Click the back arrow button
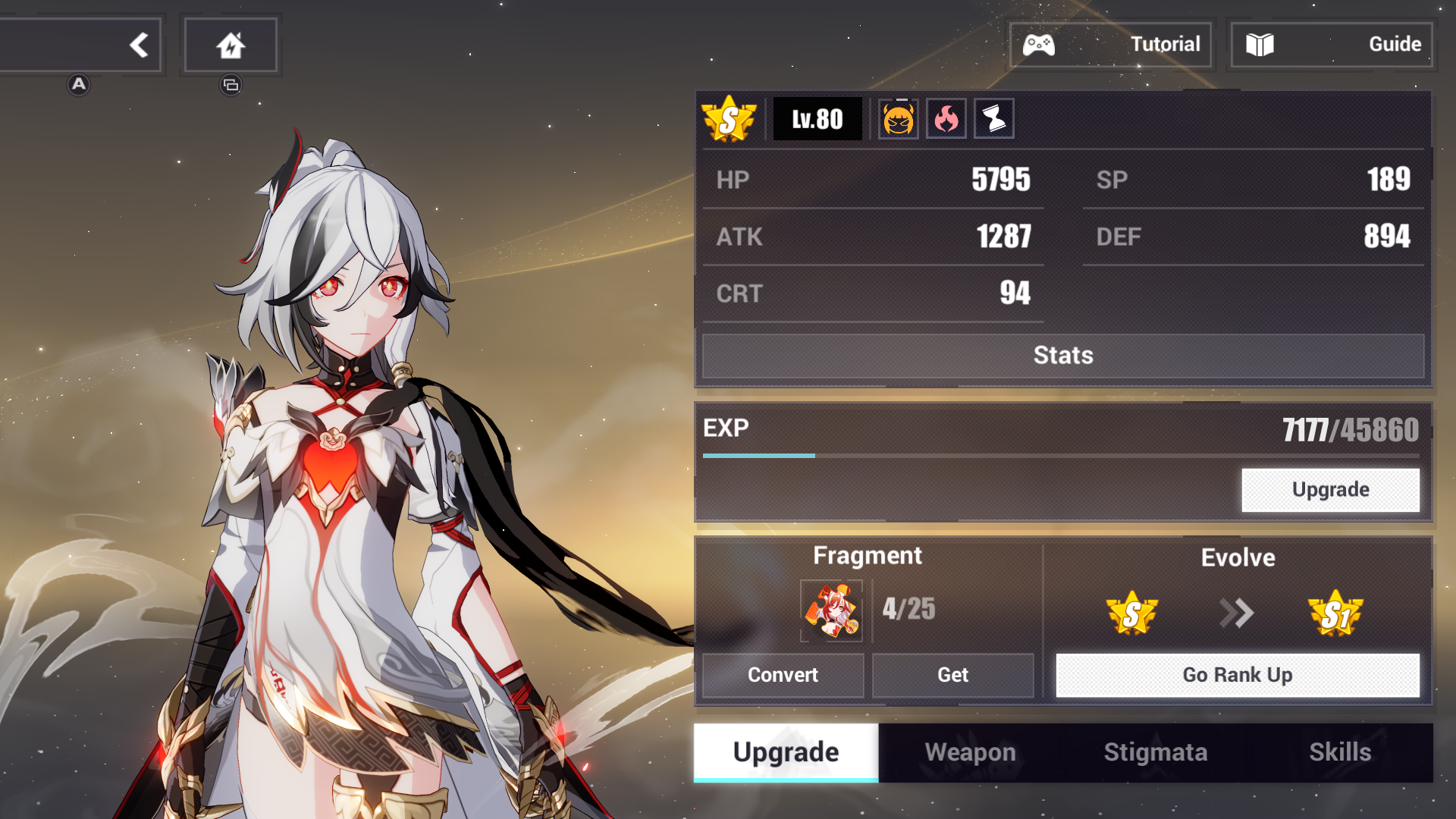 click(x=140, y=45)
